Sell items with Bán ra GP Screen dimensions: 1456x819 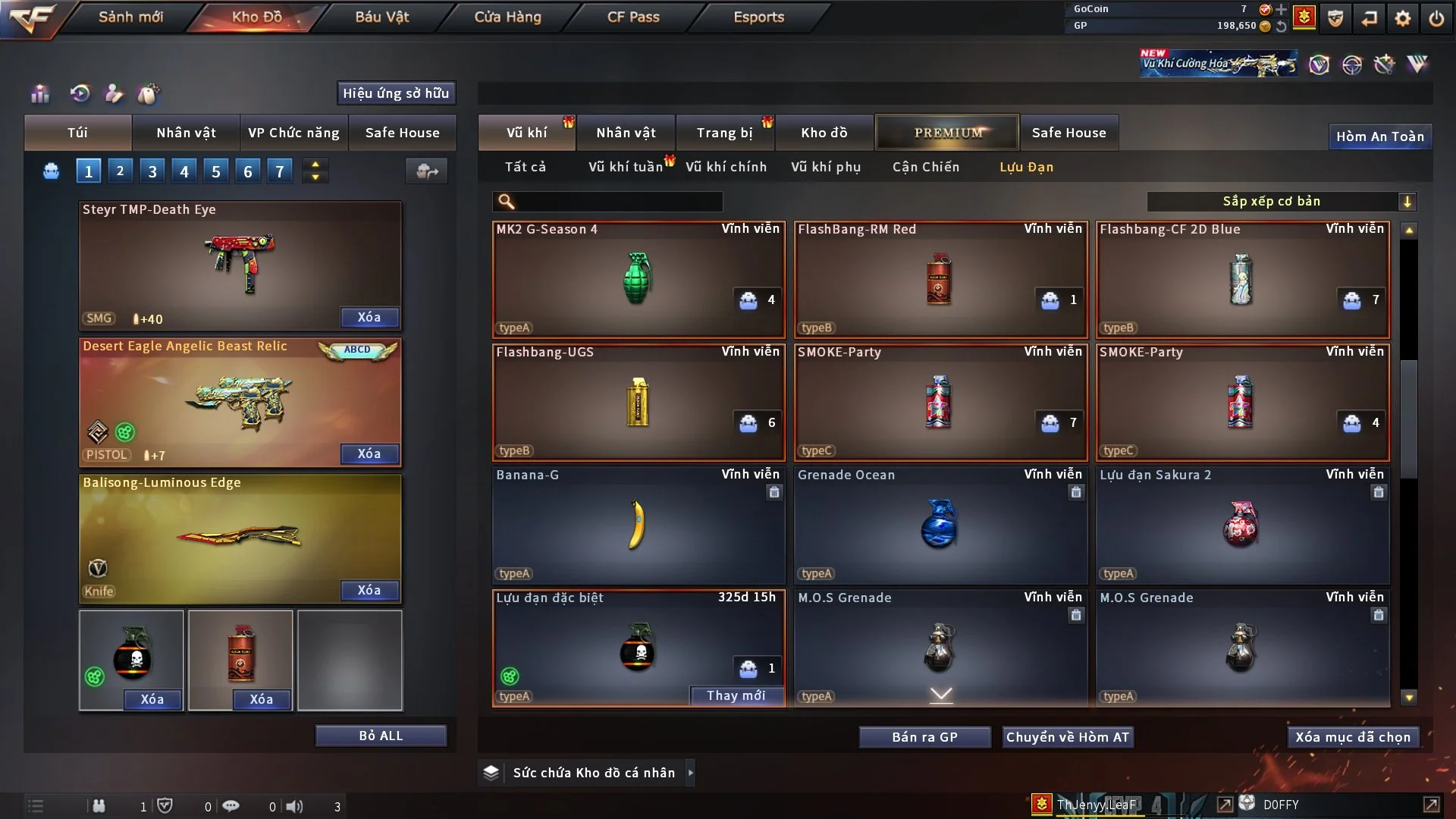[x=924, y=737]
